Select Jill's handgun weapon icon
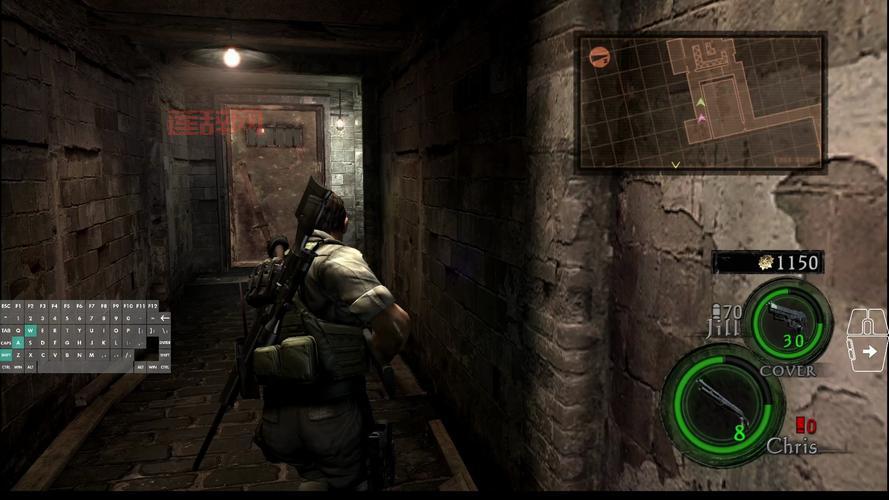889x500 pixels. [x=787, y=322]
